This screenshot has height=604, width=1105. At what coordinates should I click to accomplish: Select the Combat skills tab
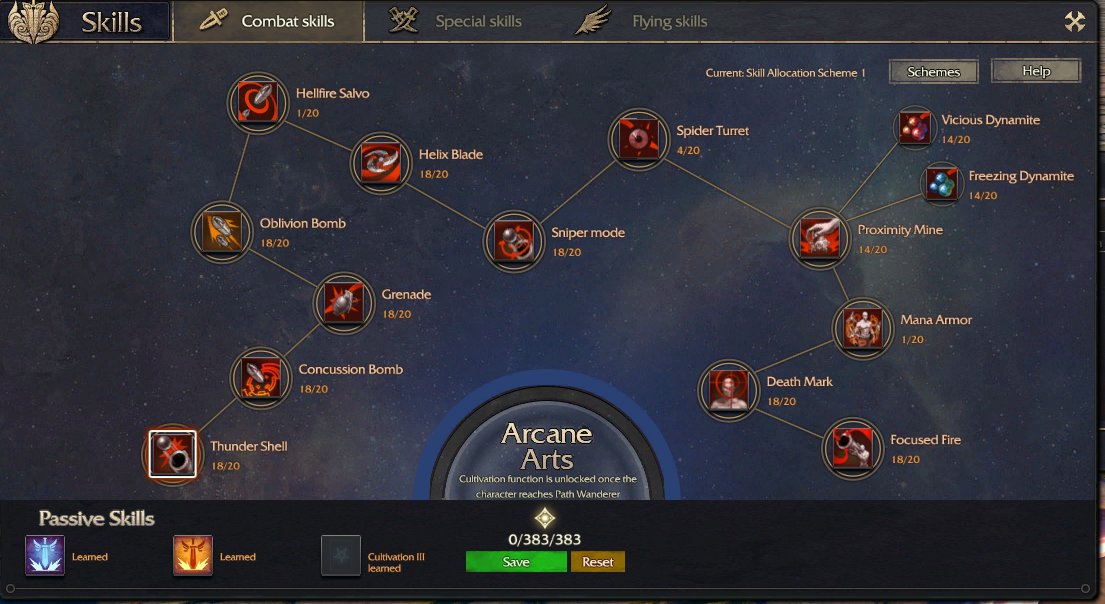pyautogui.click(x=269, y=21)
